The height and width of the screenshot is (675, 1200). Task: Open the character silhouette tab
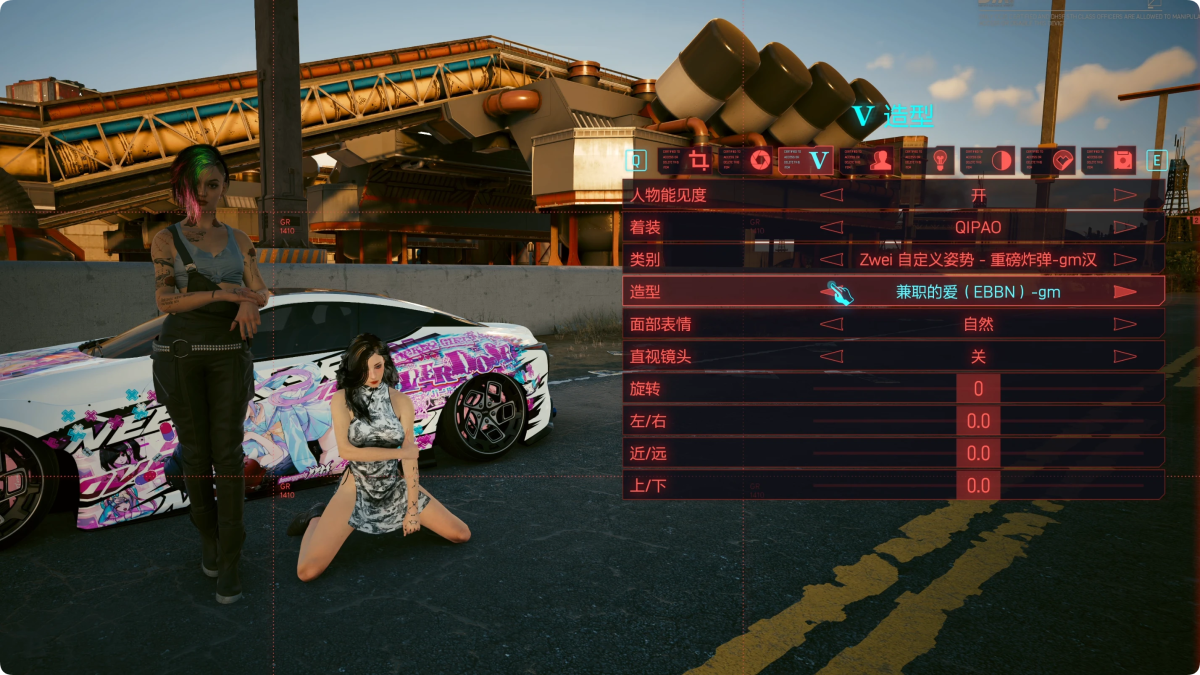(x=881, y=160)
